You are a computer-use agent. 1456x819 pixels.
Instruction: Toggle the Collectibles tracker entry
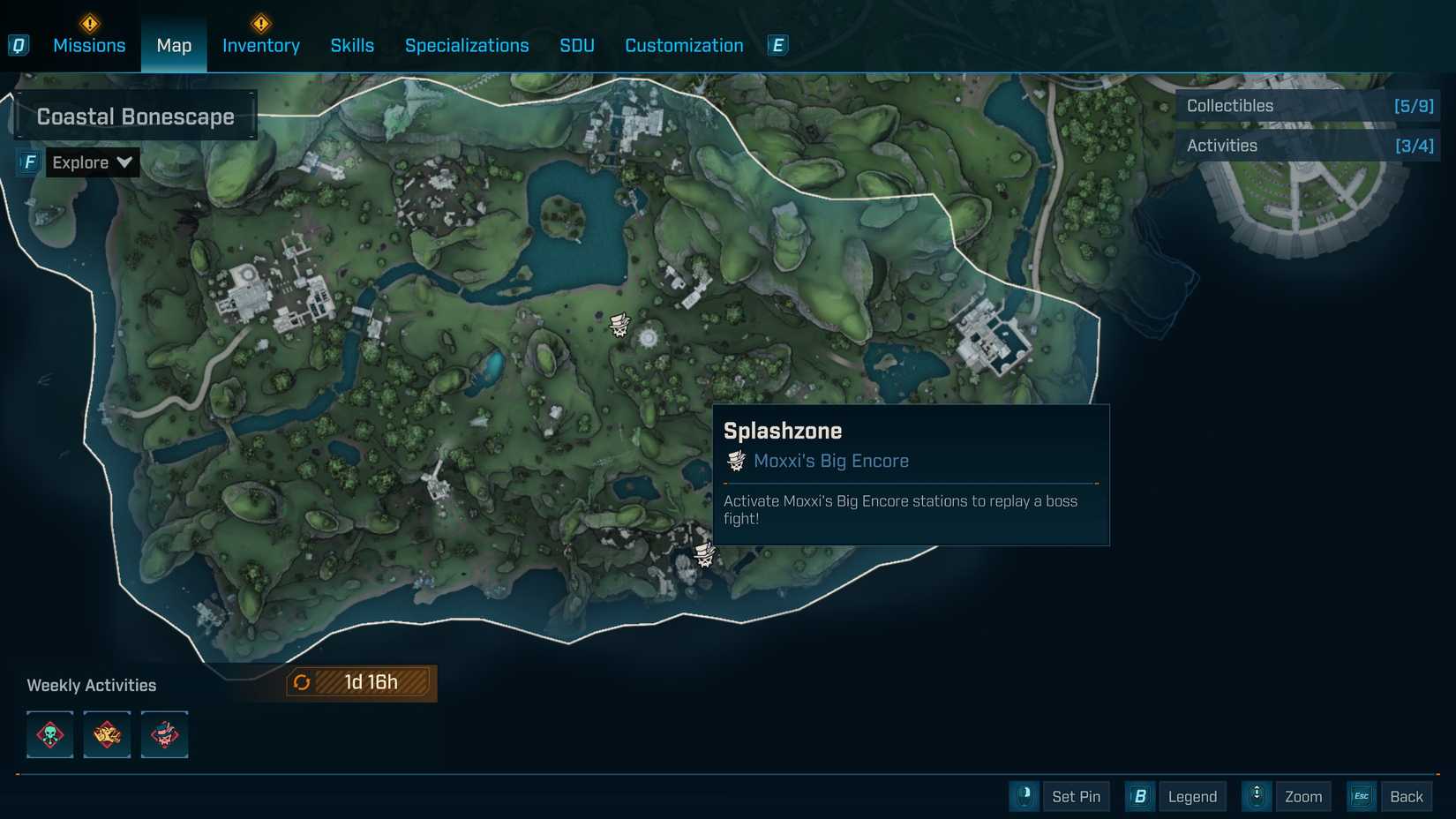[1308, 105]
